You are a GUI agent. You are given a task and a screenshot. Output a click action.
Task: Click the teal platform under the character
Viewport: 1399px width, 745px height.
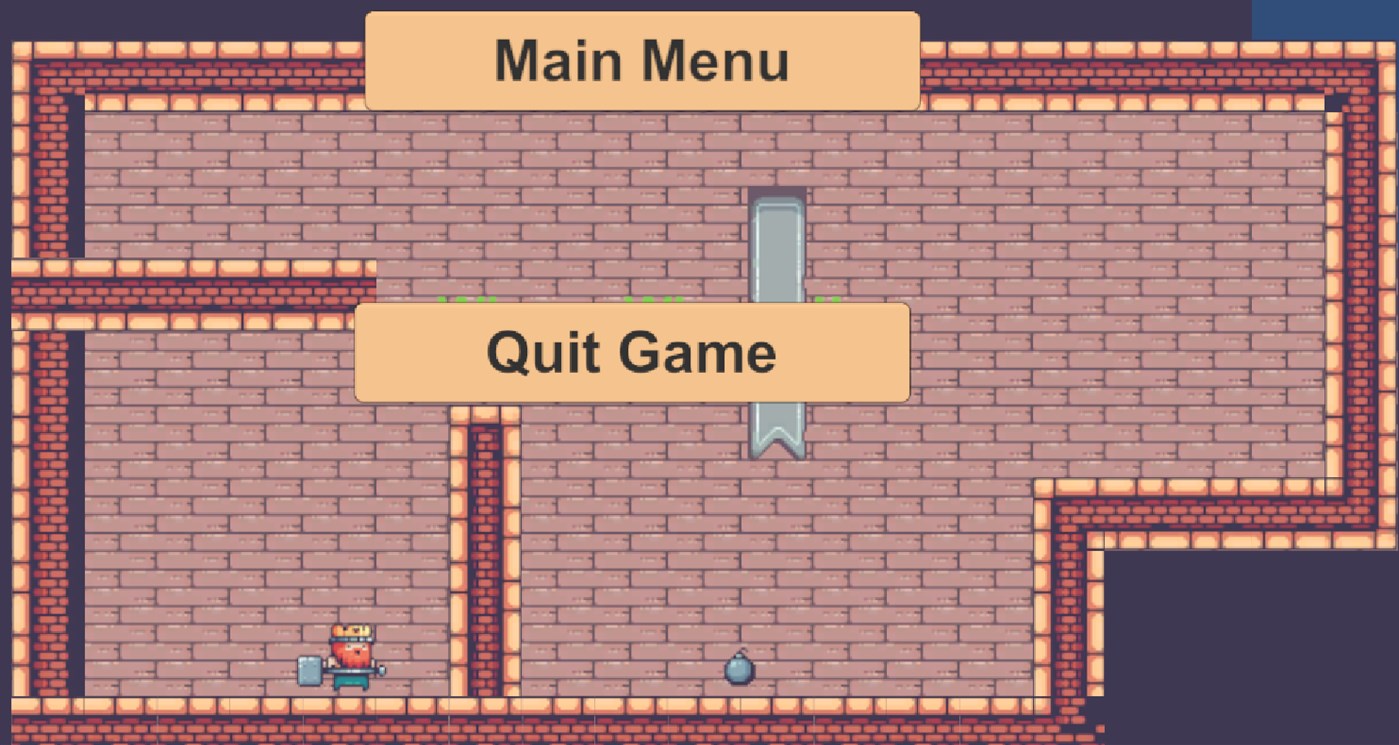tap(352, 681)
